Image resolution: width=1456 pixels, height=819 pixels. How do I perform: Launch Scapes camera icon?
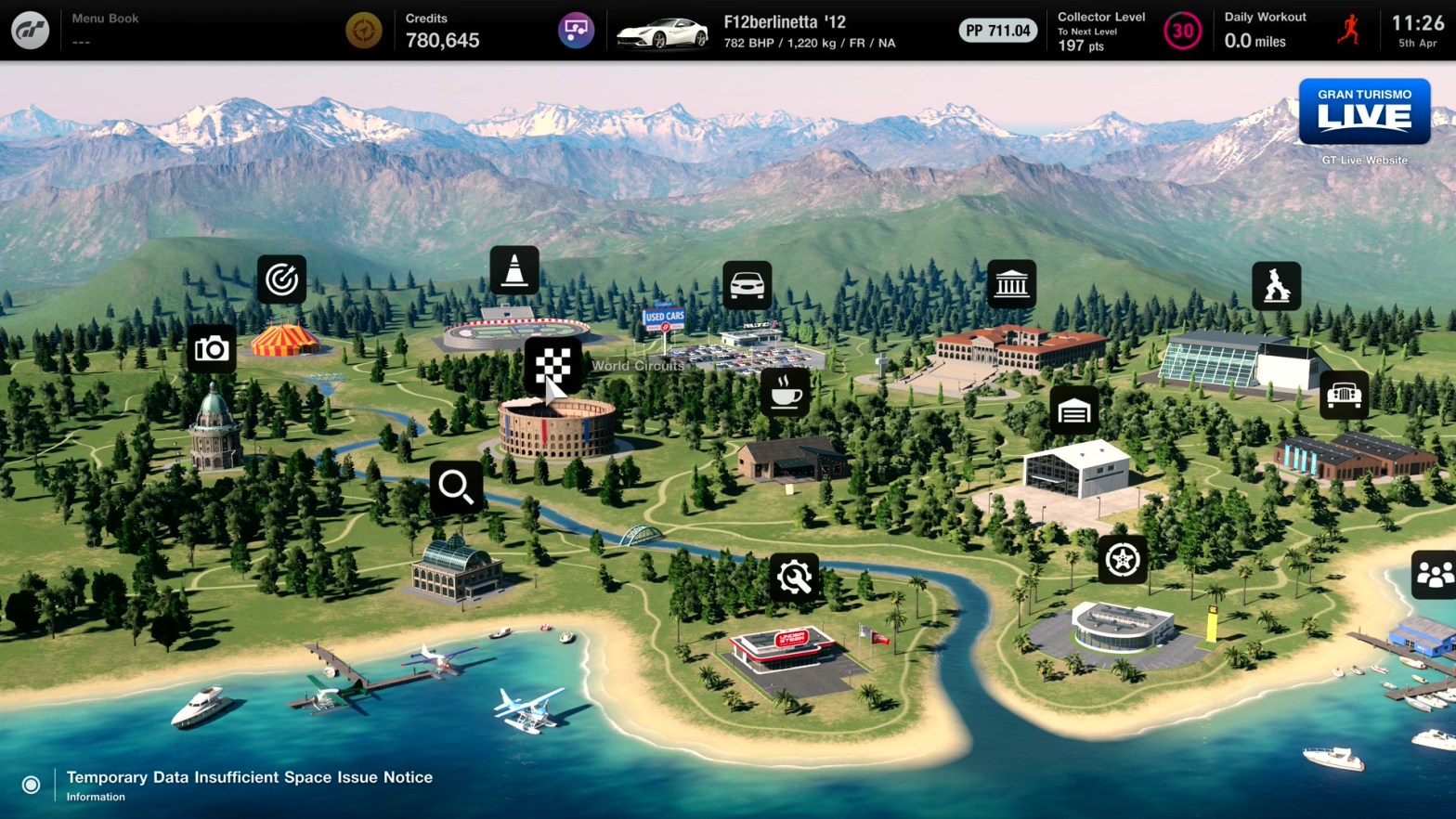point(212,349)
